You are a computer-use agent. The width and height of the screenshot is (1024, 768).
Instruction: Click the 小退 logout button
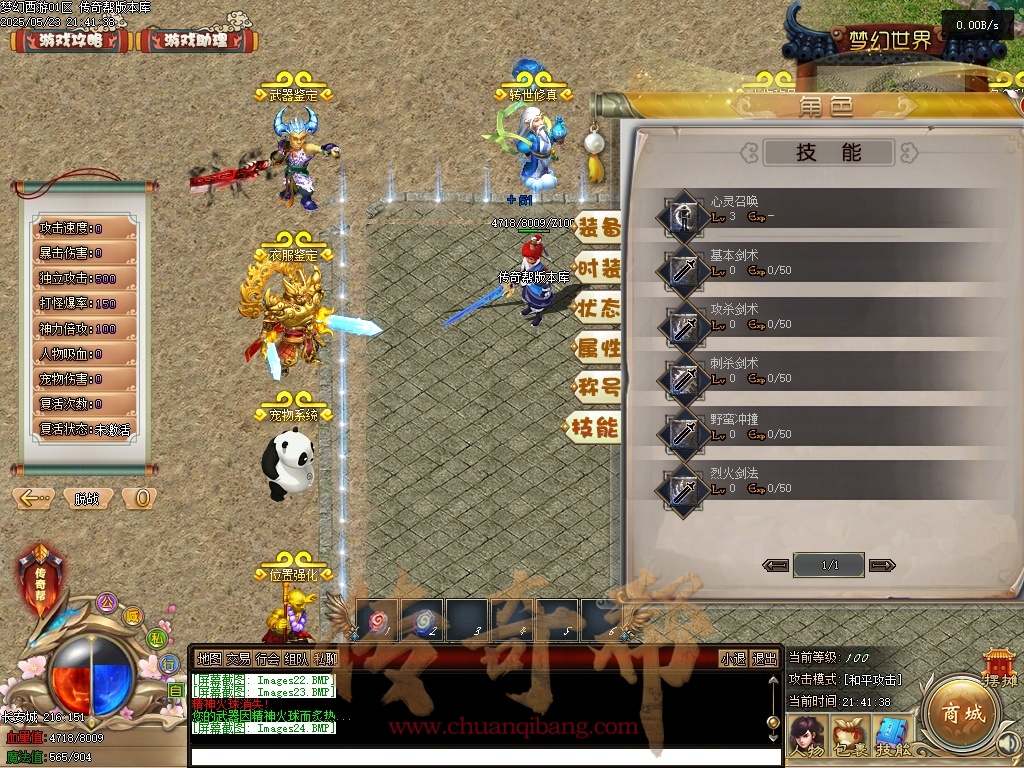pyautogui.click(x=734, y=659)
